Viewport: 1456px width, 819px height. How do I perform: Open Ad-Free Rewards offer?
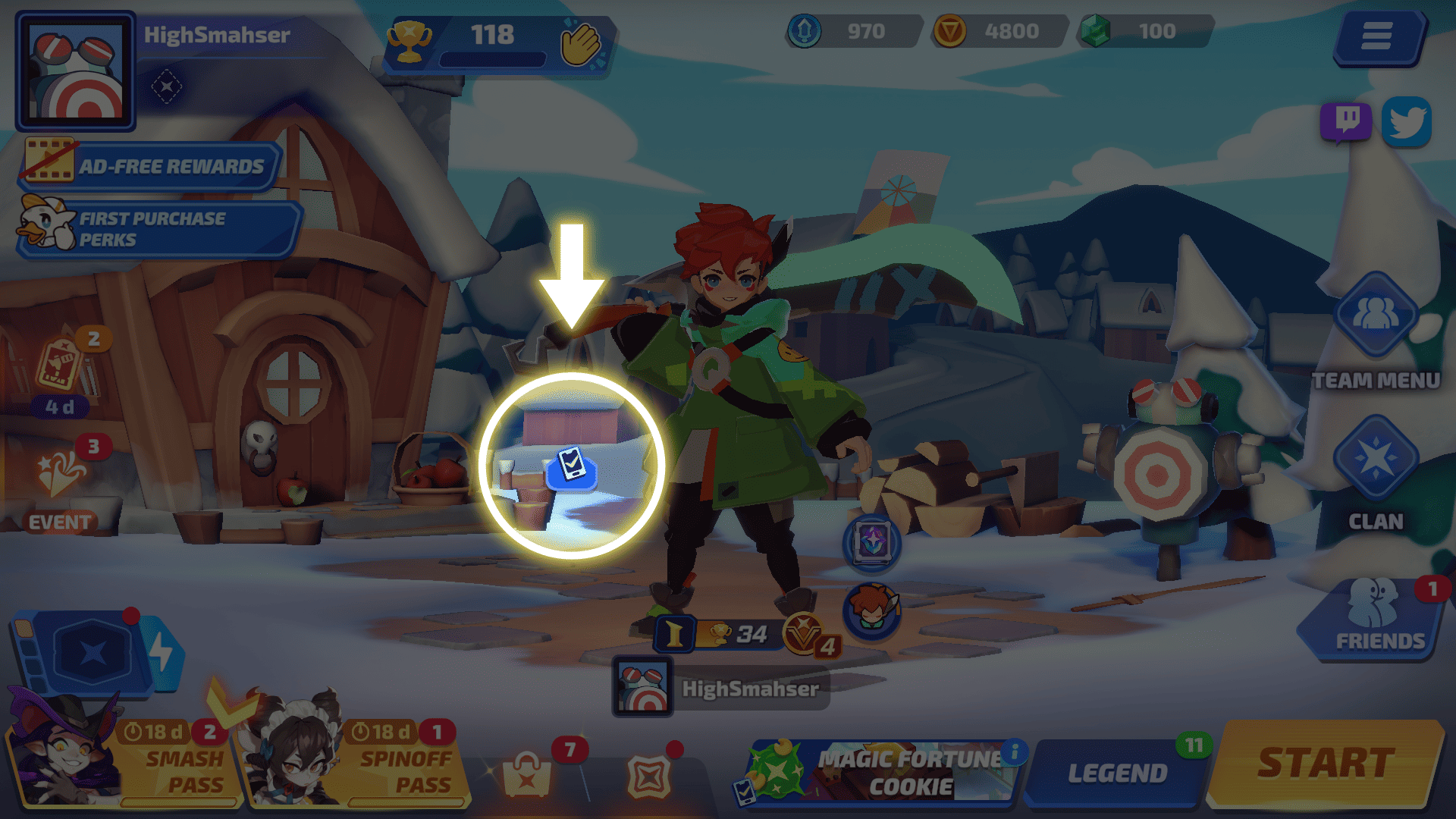coord(152,165)
